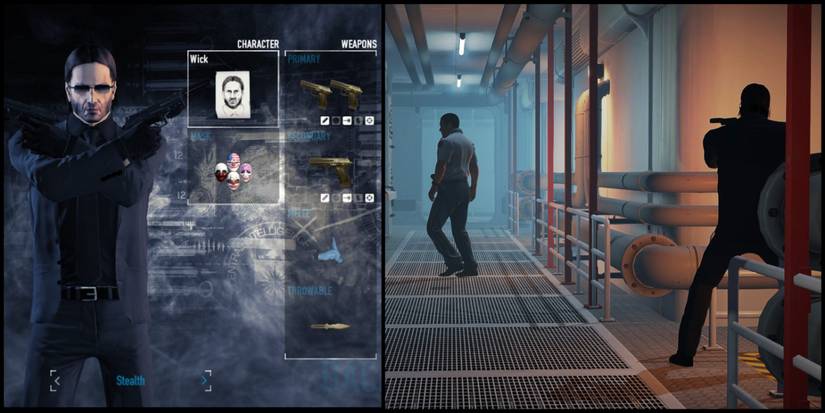Click the Stealth loadout name

(131, 381)
